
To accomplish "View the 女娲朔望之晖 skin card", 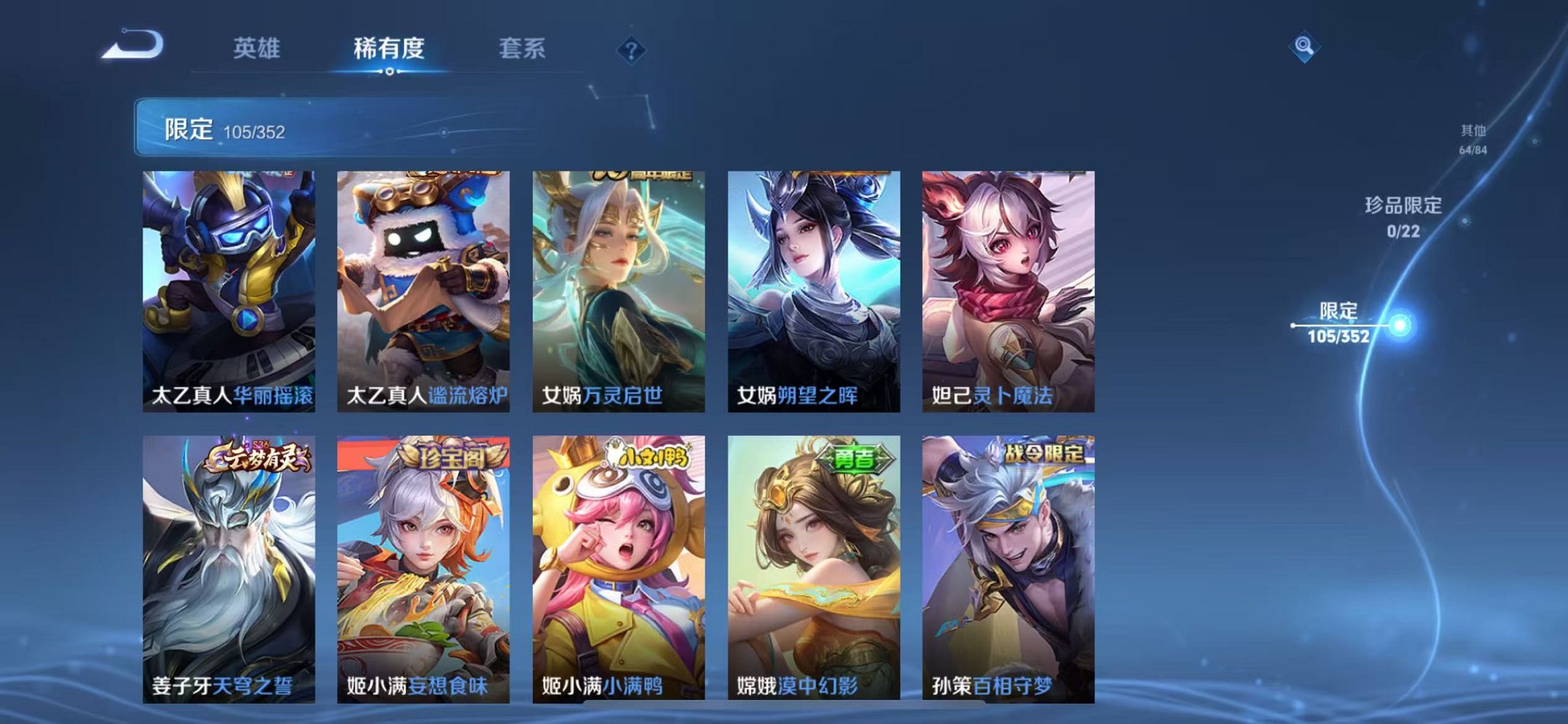I will [x=812, y=284].
